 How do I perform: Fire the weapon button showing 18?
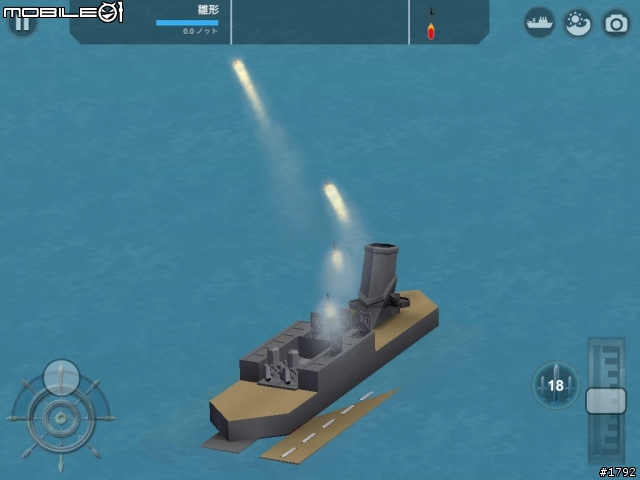tap(555, 385)
